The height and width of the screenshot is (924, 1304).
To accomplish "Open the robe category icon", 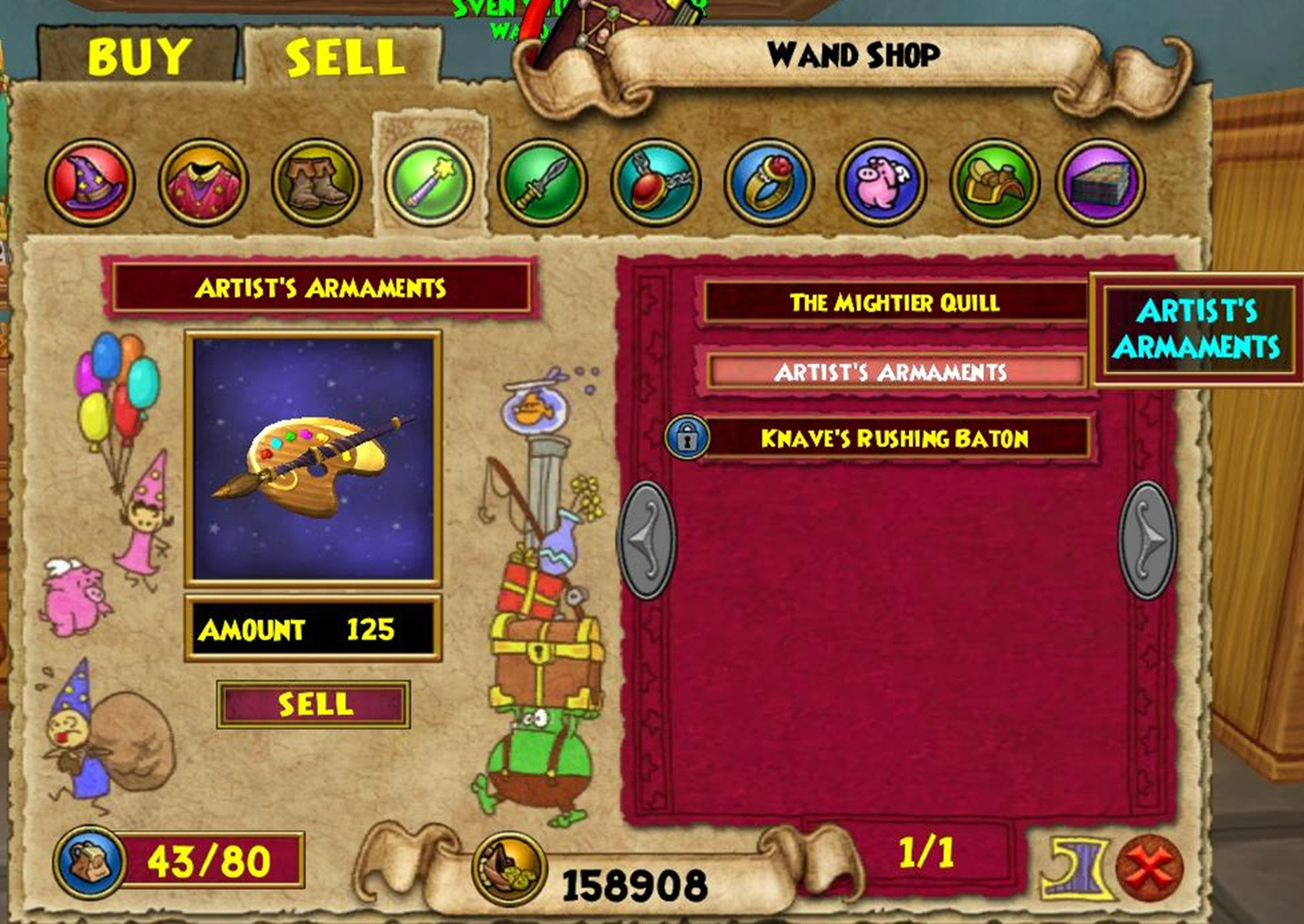I will point(201,181).
